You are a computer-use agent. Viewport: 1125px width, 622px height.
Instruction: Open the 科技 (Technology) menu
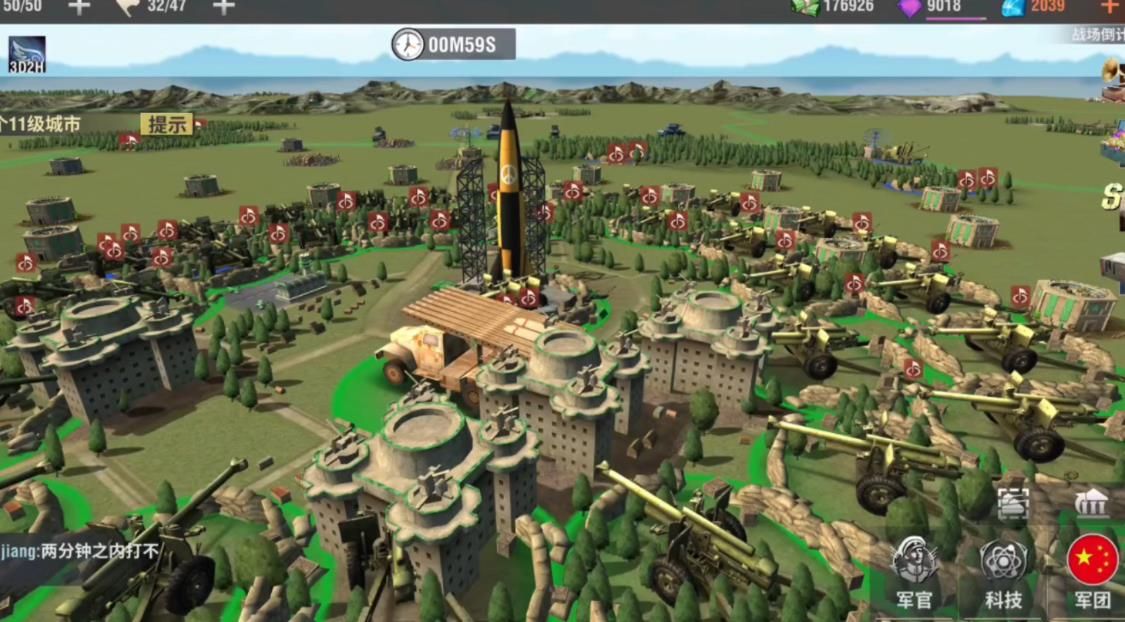[1003, 571]
